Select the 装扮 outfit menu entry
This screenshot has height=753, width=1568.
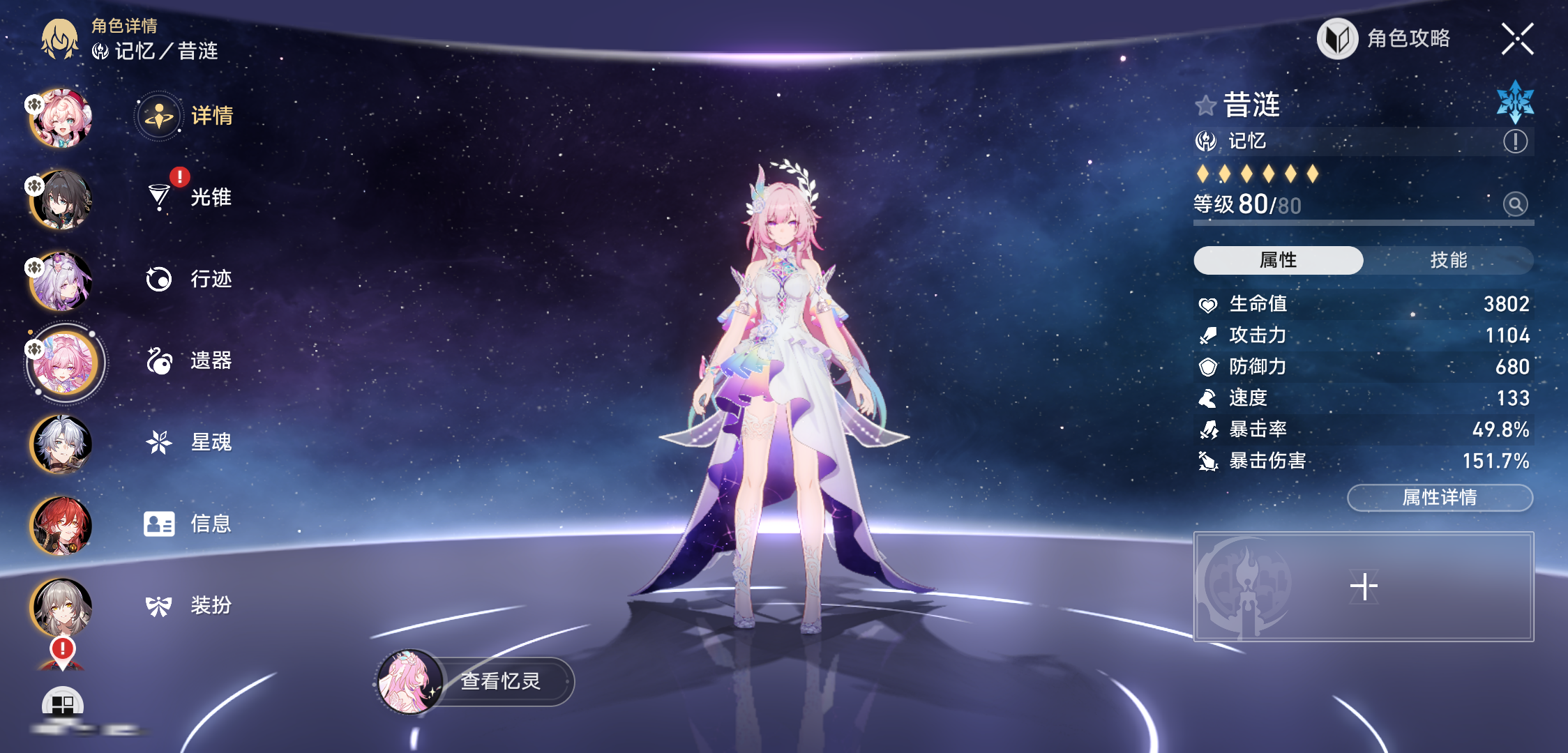pos(190,605)
